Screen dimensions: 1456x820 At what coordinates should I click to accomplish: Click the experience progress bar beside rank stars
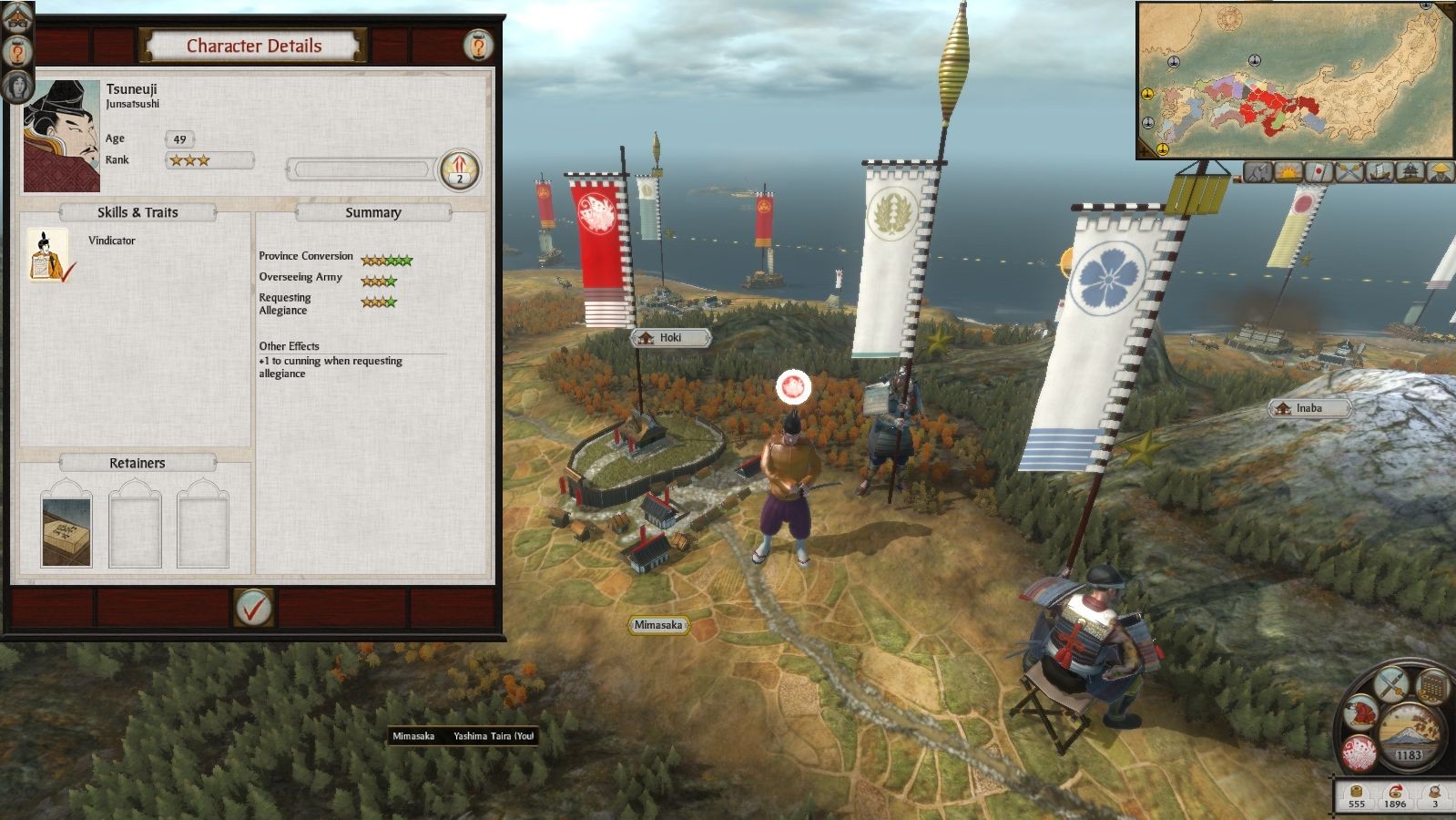click(364, 169)
